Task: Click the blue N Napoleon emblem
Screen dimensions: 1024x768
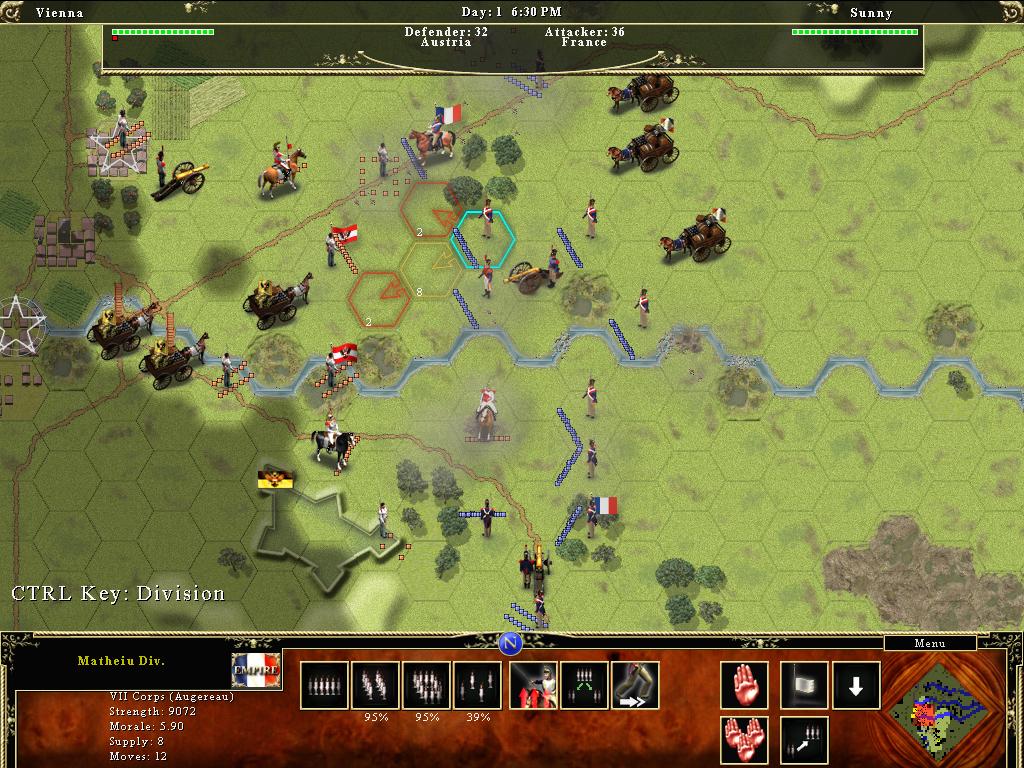Action: (511, 642)
